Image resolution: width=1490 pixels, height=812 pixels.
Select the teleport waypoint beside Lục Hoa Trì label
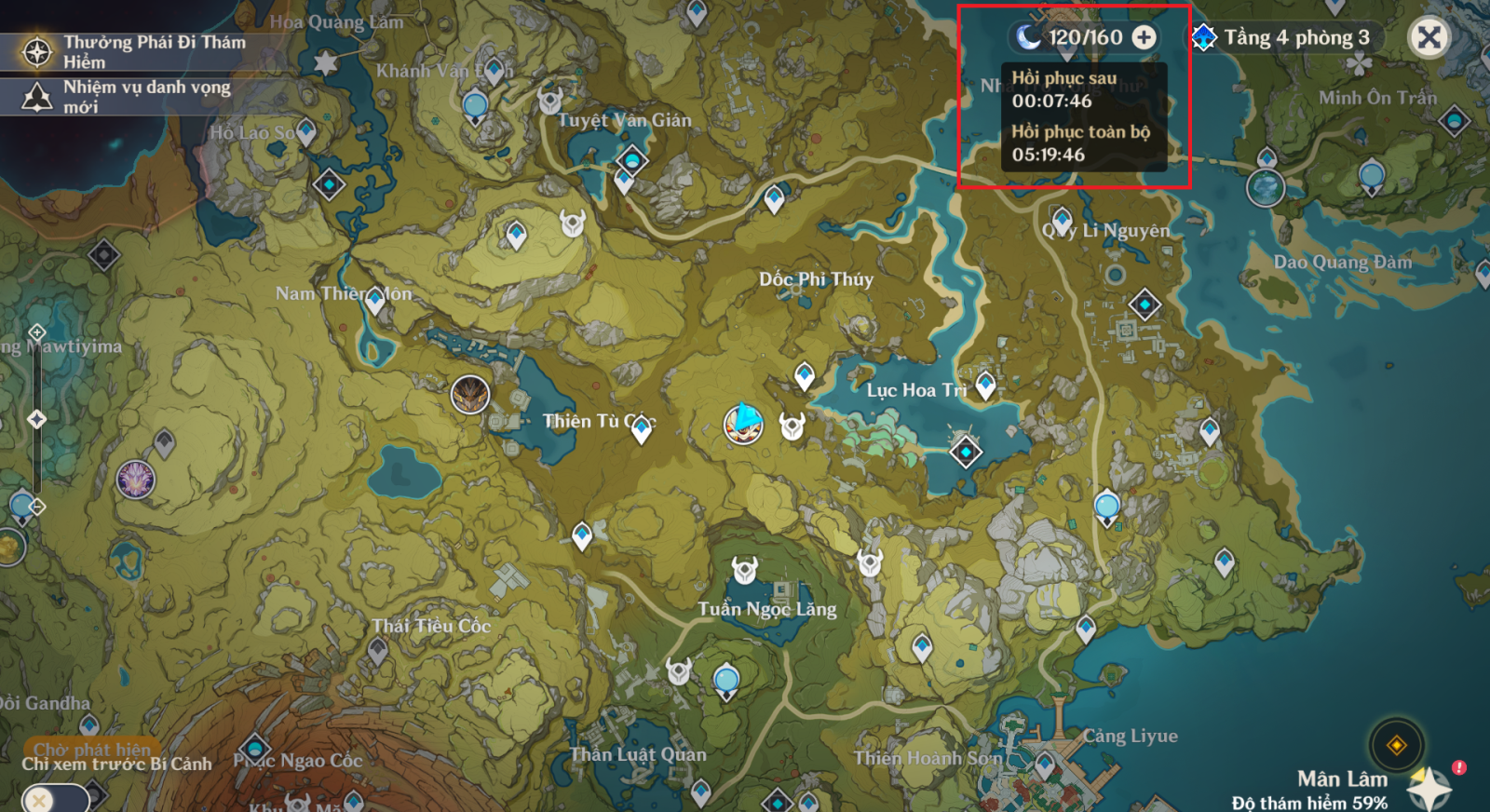coord(985,384)
